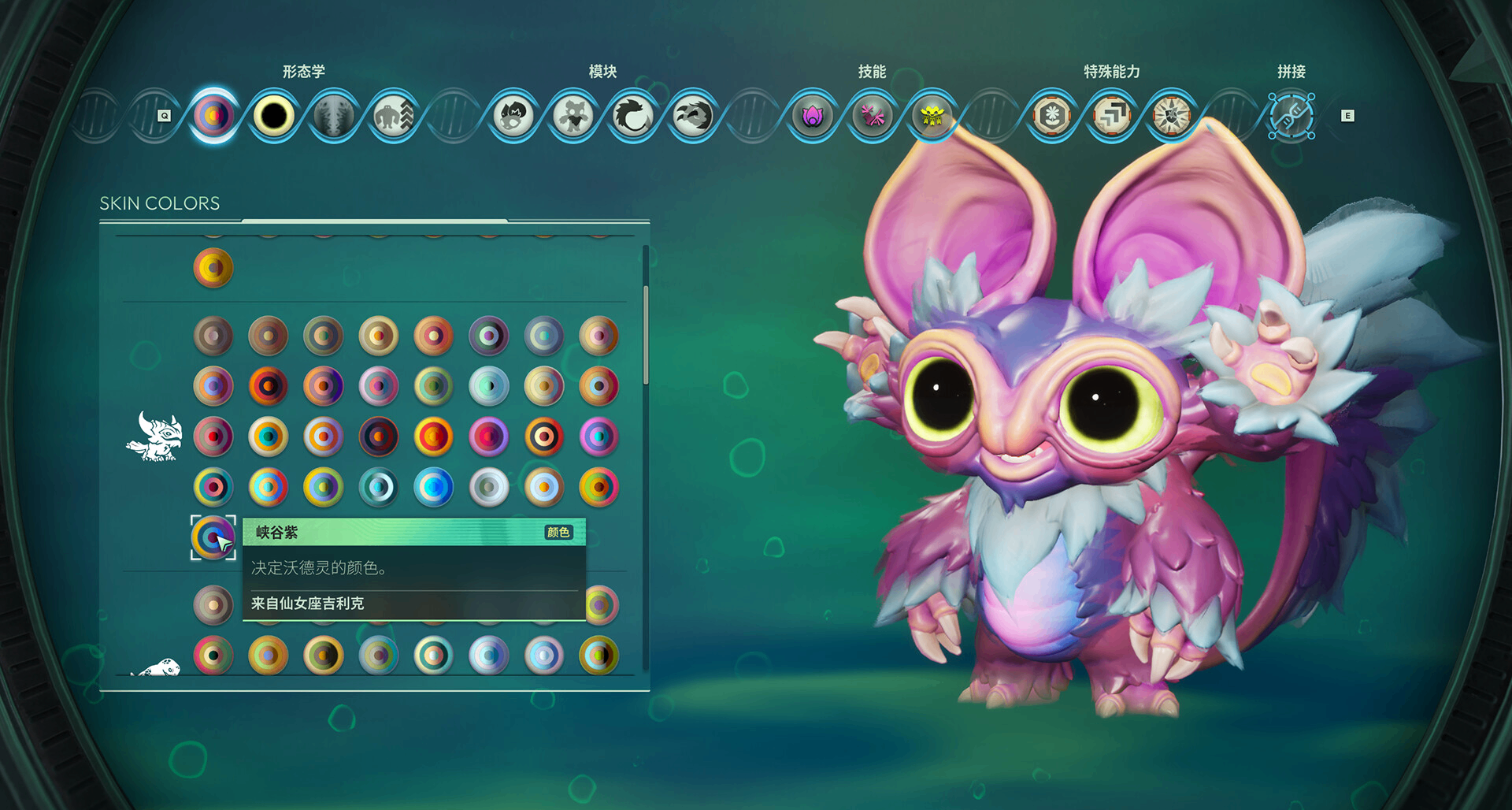
Task: Select the wolf-head module icon
Action: [692, 116]
